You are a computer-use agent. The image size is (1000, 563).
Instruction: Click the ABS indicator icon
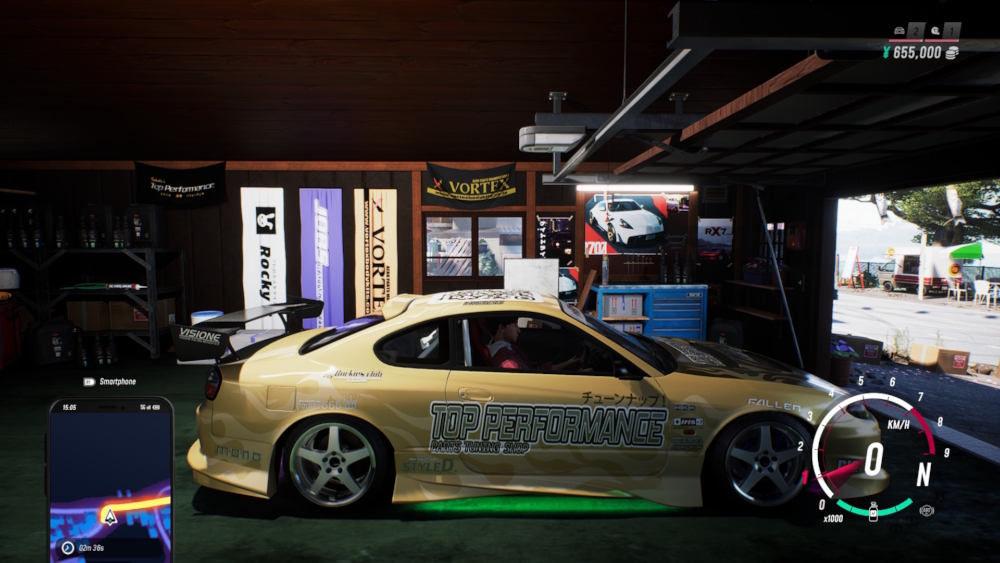coord(926,510)
